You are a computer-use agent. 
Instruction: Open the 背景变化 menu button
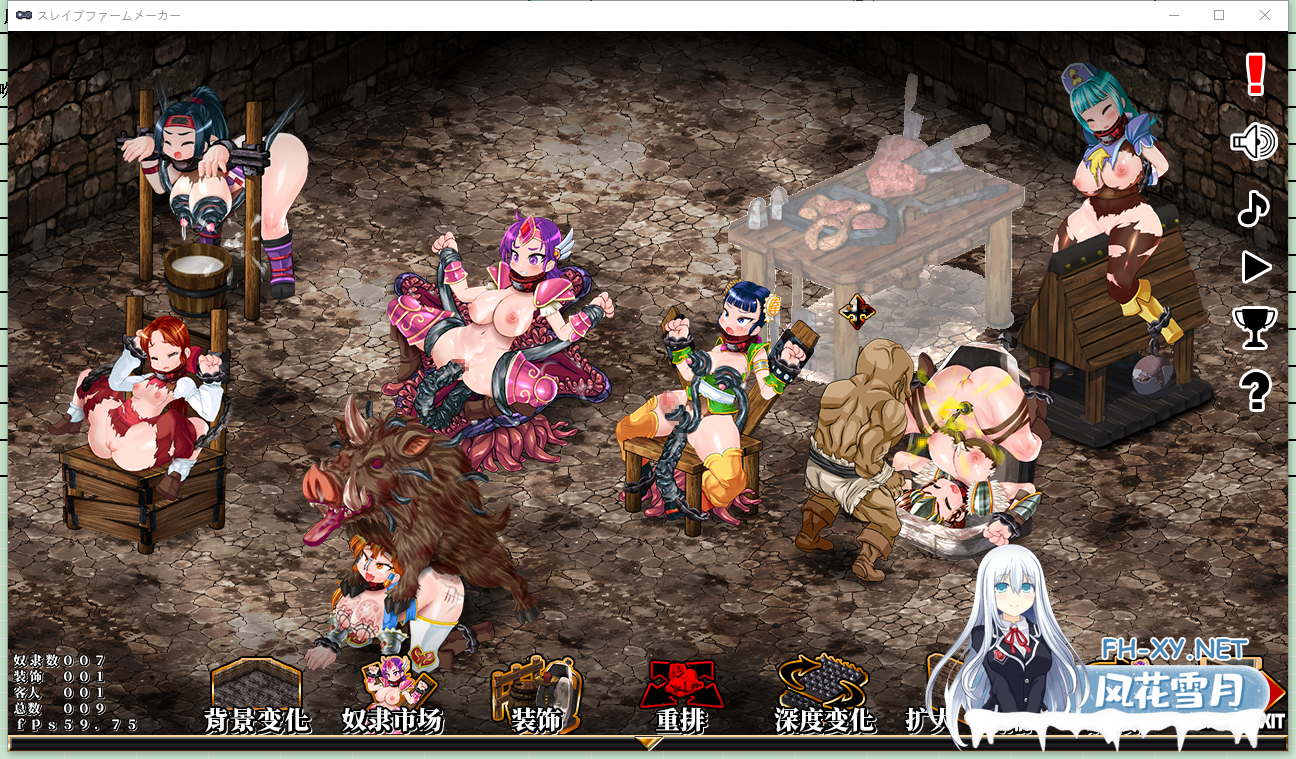256,695
